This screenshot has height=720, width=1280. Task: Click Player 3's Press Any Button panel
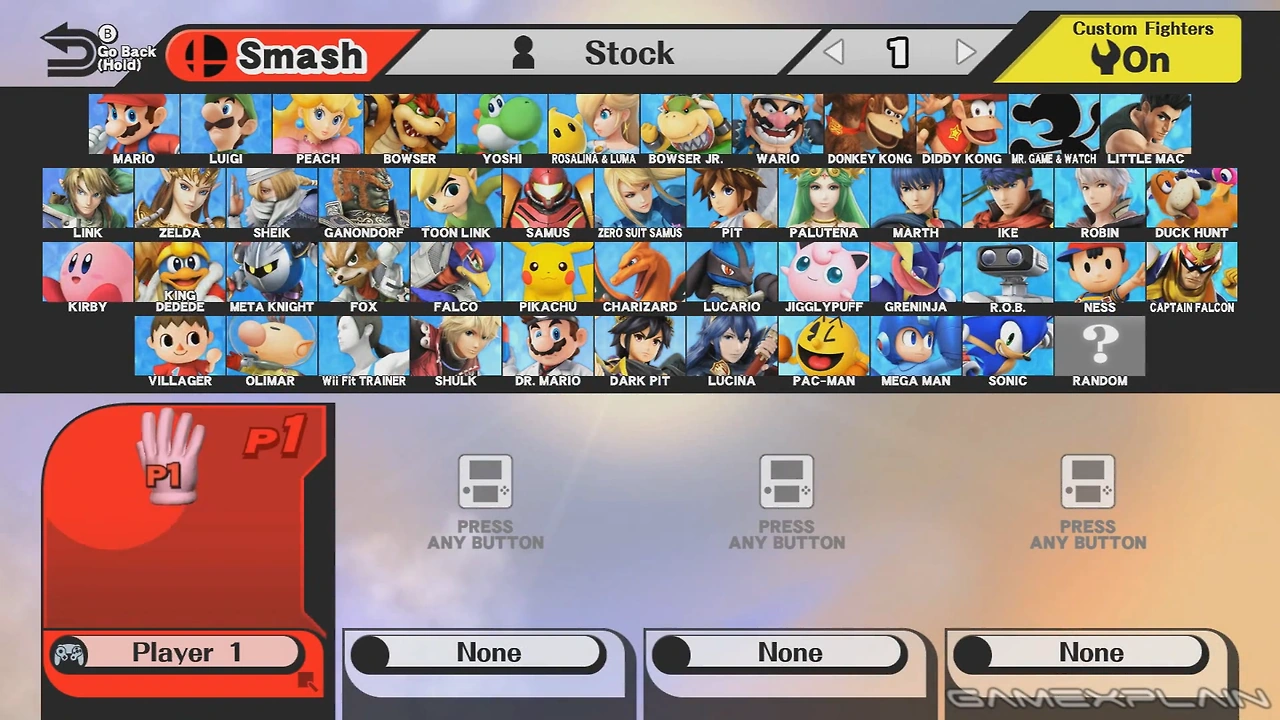click(x=787, y=500)
